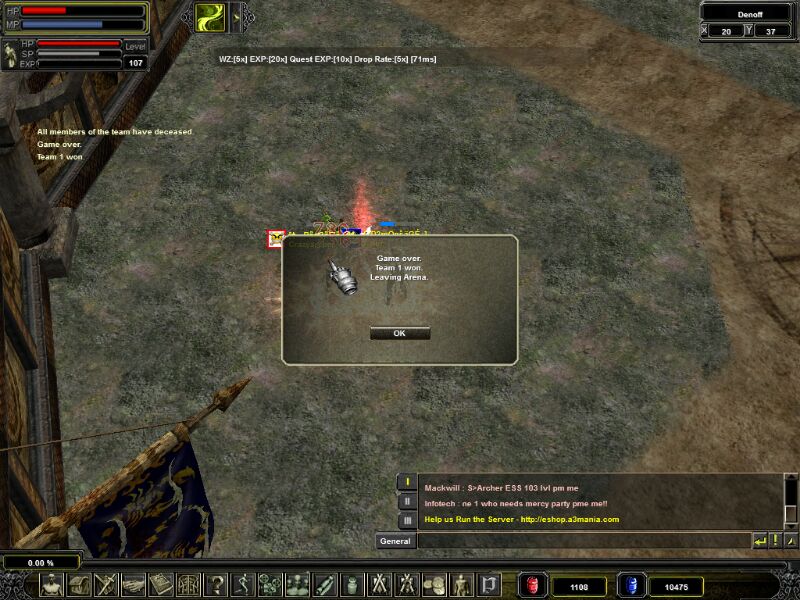Click the yellow exclamation chat button

(x=774, y=541)
